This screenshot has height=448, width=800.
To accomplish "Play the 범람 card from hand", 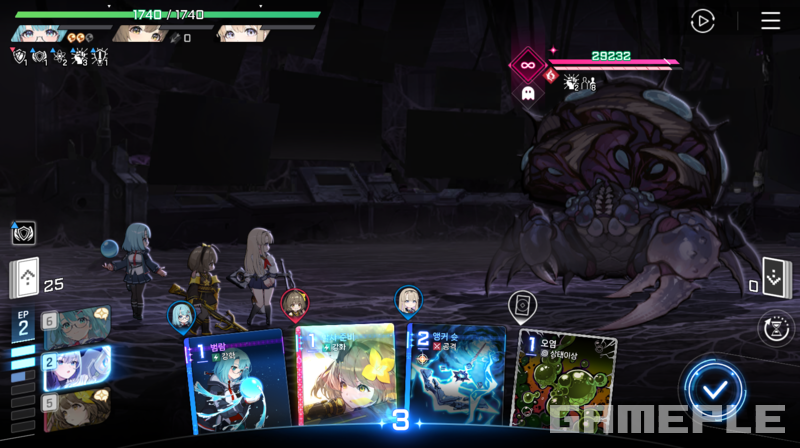I will [x=237, y=380].
